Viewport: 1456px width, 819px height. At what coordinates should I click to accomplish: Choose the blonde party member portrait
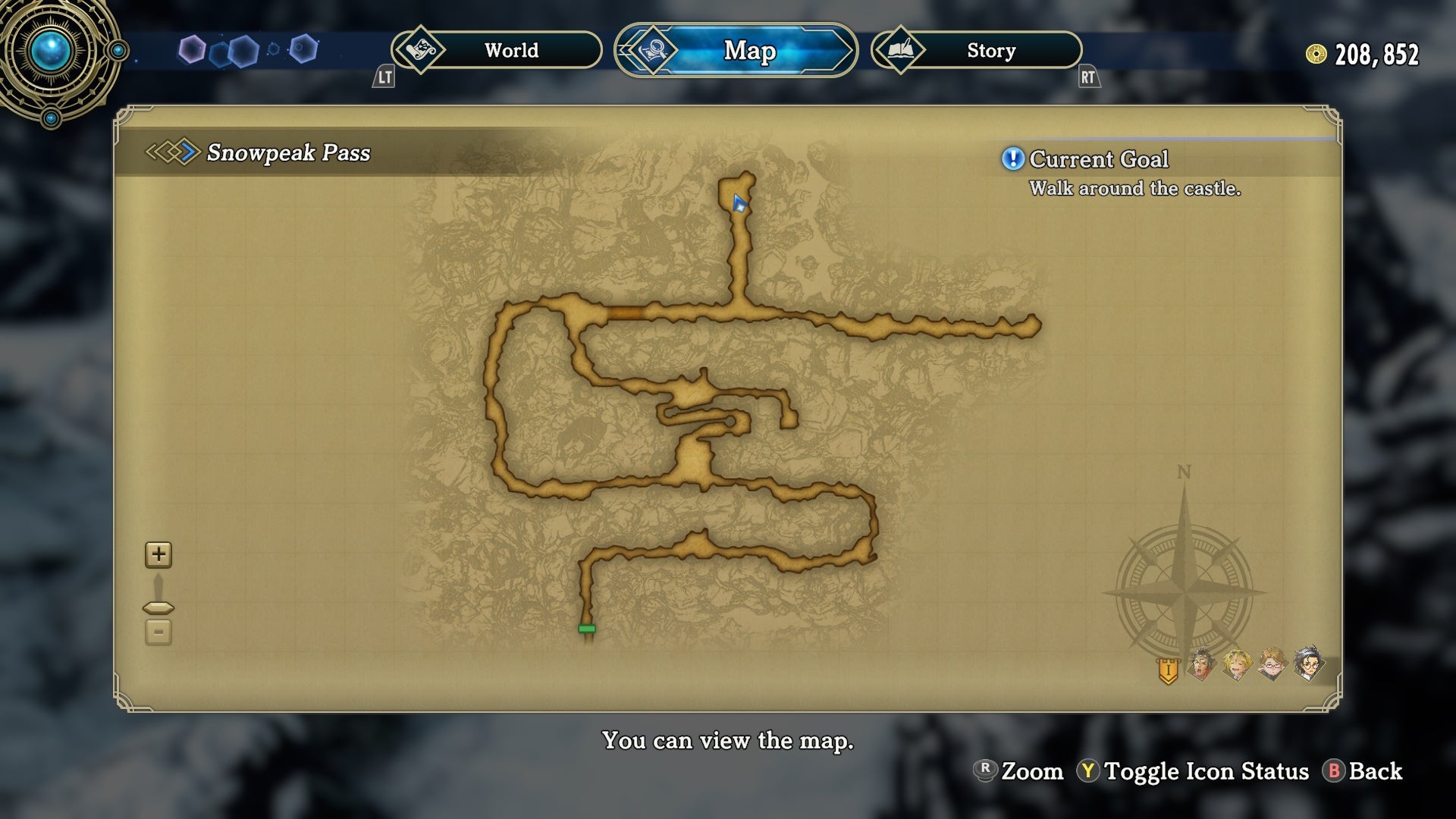pos(1237,665)
